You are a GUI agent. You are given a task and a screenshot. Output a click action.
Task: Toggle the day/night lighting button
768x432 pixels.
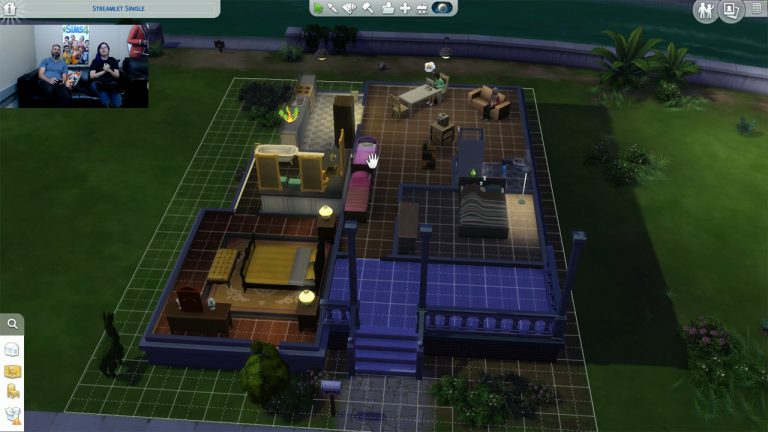[x=441, y=8]
